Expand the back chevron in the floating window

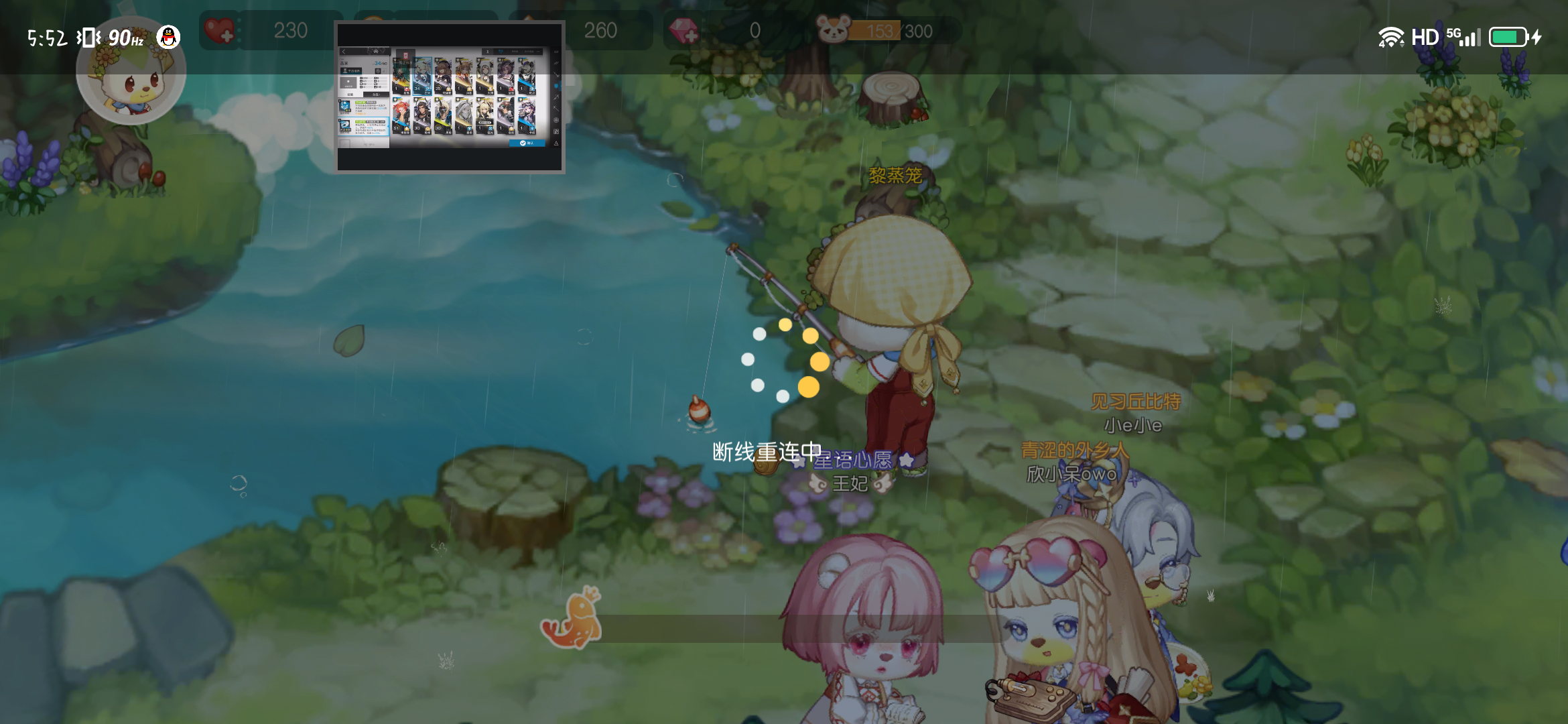(x=343, y=52)
